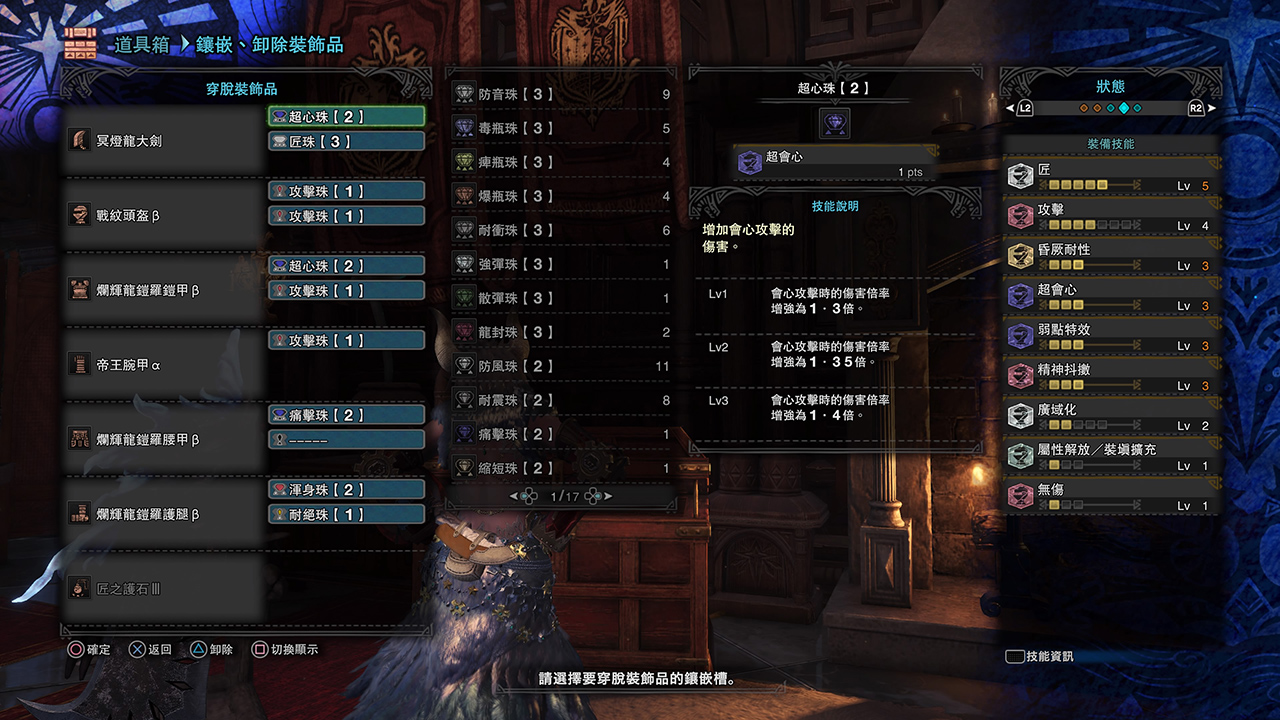1280x720 pixels.
Task: Select the 匠珠【3】 decoration slot
Action: [x=346, y=141]
